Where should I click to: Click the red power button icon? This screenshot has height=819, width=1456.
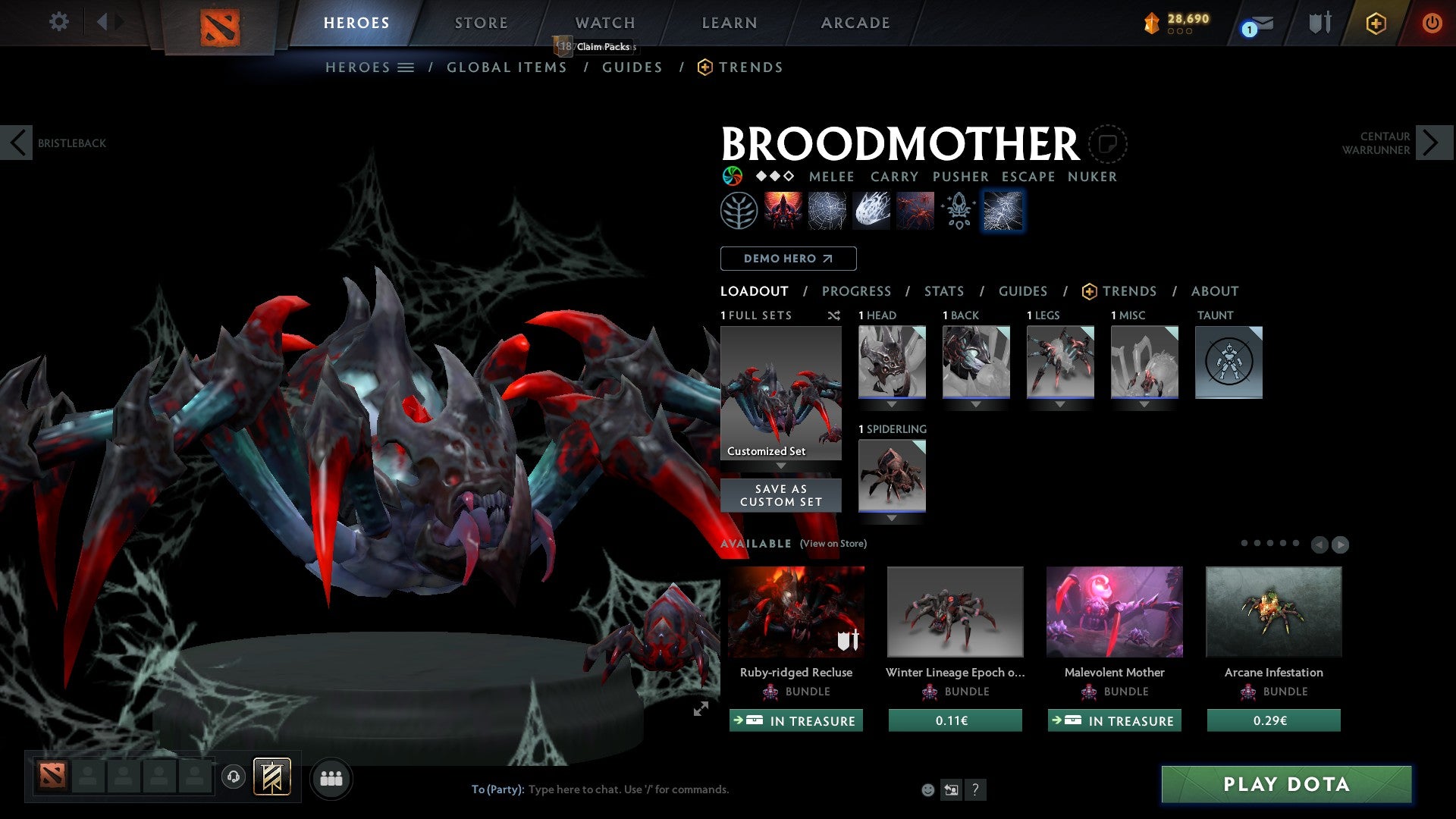(x=1433, y=23)
